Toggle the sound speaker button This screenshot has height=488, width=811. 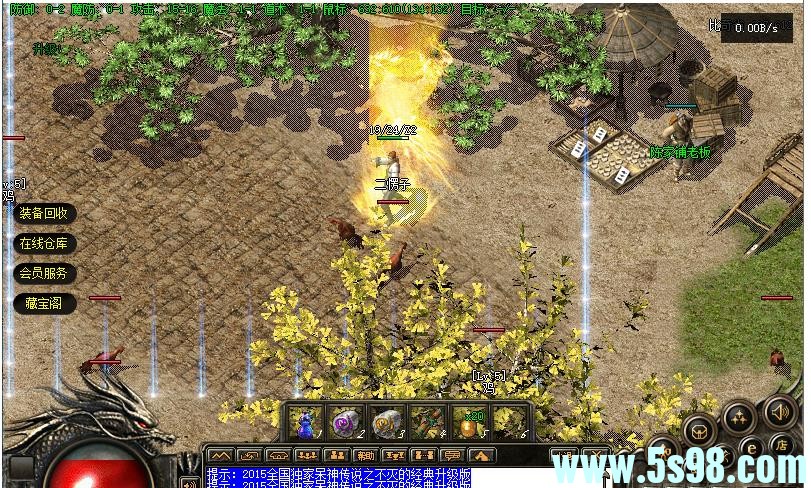point(779,410)
